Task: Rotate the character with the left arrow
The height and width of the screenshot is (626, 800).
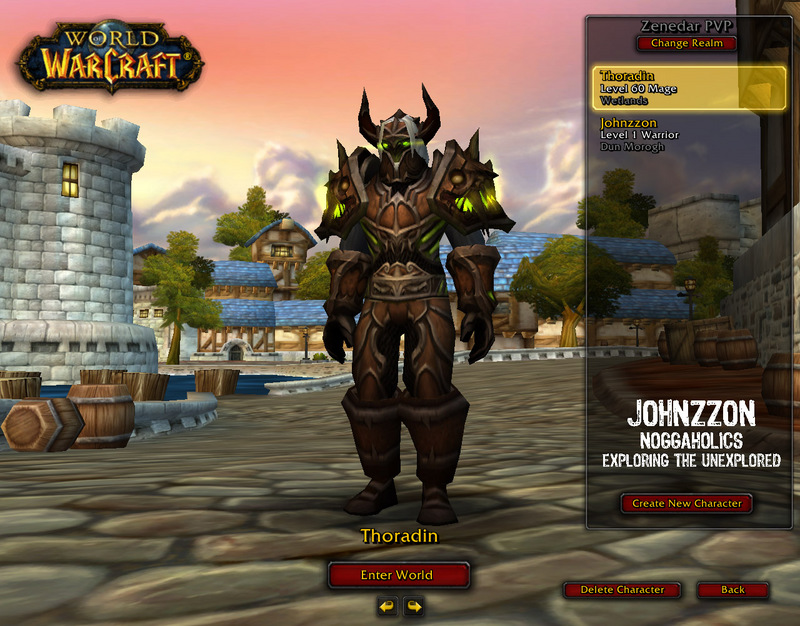Action: [386, 606]
